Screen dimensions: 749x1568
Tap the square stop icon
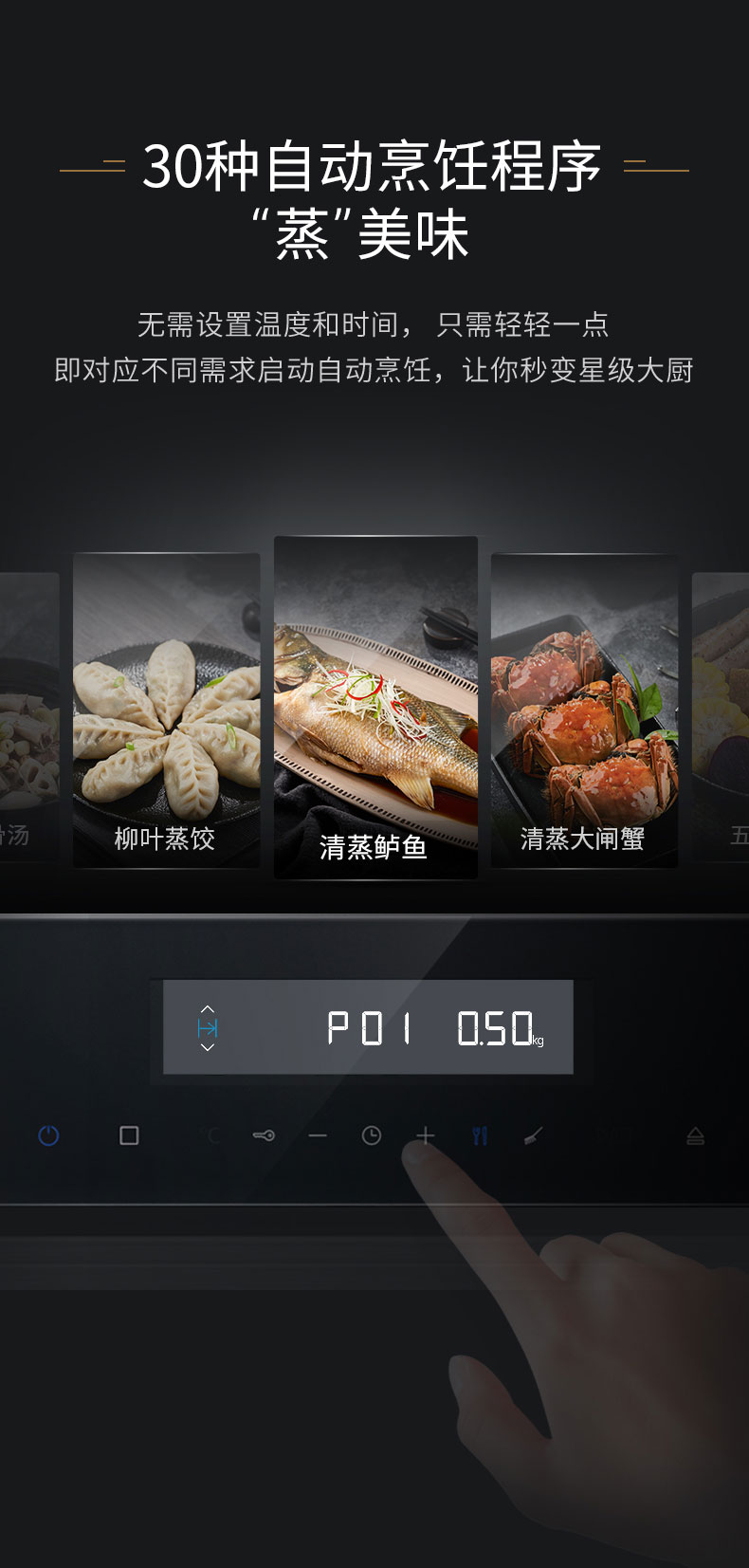point(129,1135)
